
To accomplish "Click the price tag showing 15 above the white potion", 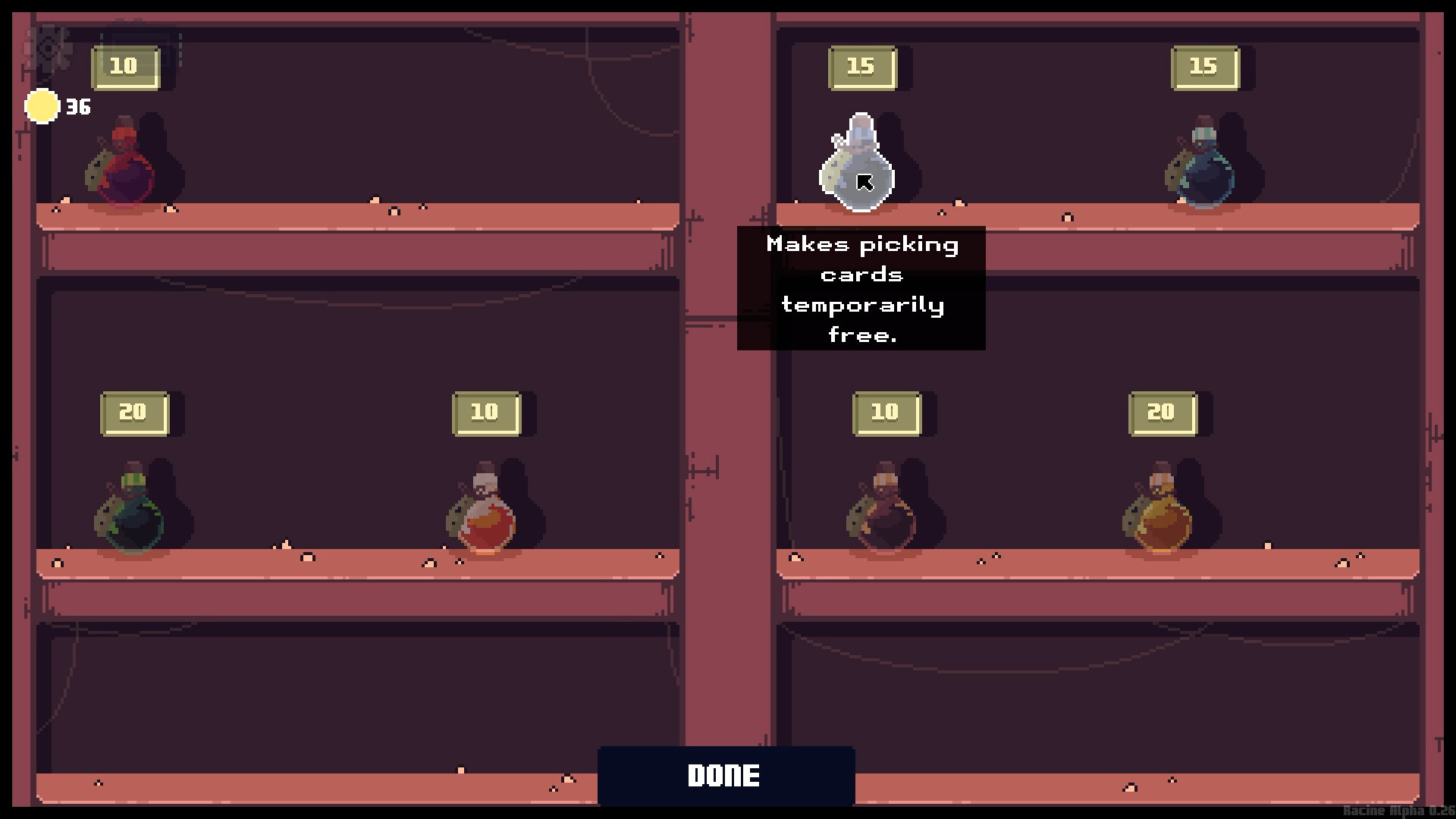I will [862, 67].
